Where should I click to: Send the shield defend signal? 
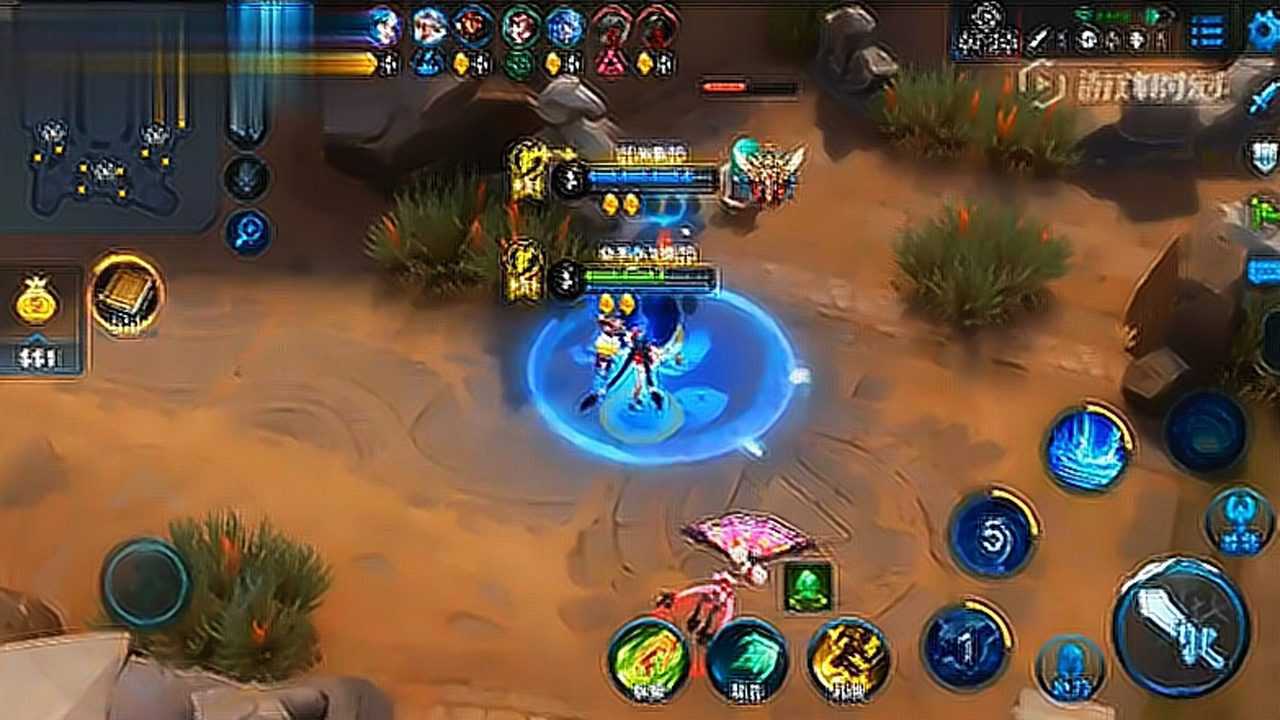(x=1263, y=155)
